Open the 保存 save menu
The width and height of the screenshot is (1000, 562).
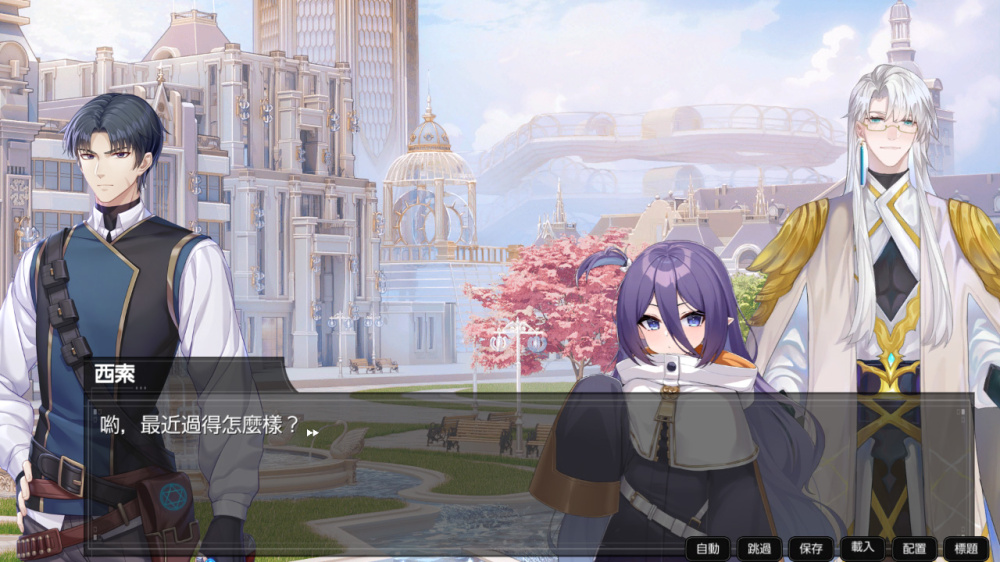[811, 548]
